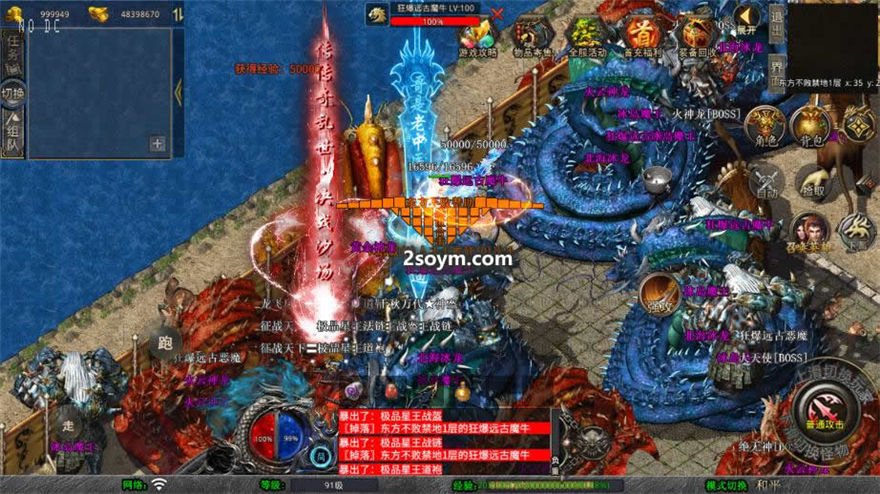The height and width of the screenshot is (494, 880).
Task: Click the plus button in team panel
Action: [x=156, y=143]
